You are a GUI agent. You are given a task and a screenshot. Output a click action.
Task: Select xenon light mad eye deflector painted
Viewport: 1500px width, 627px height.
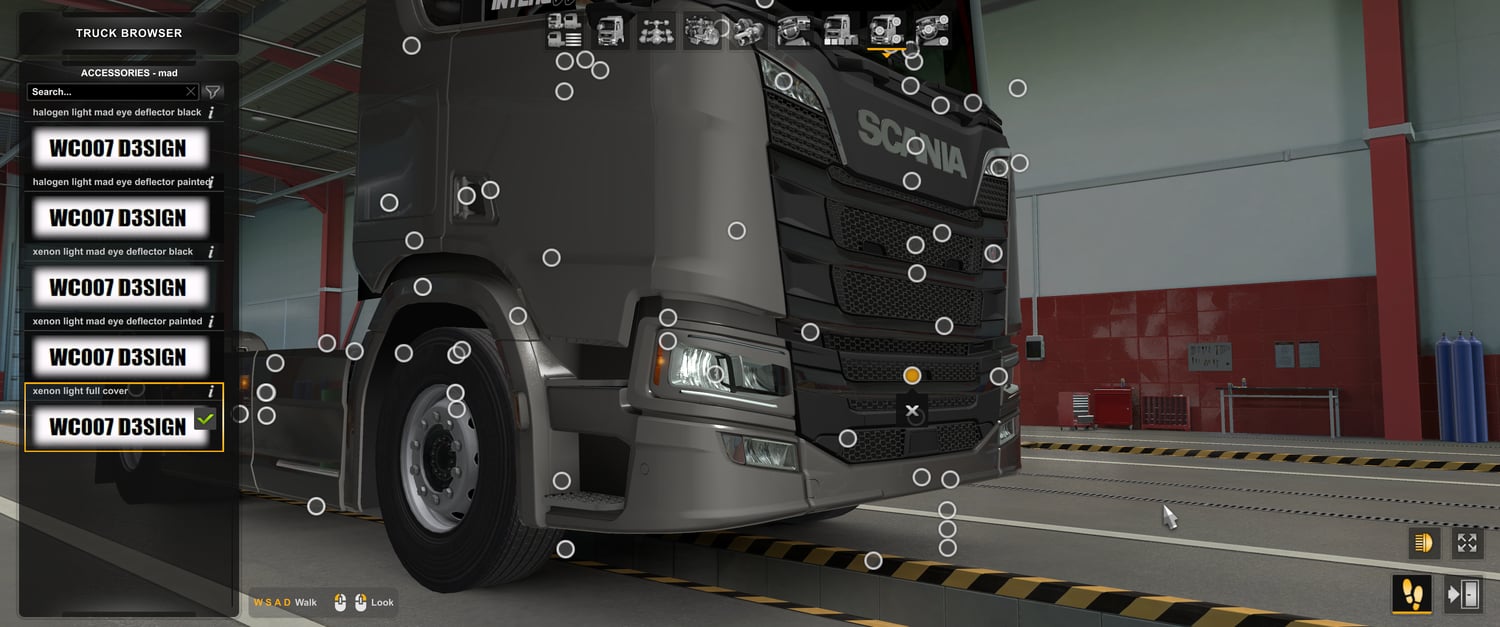(x=118, y=357)
